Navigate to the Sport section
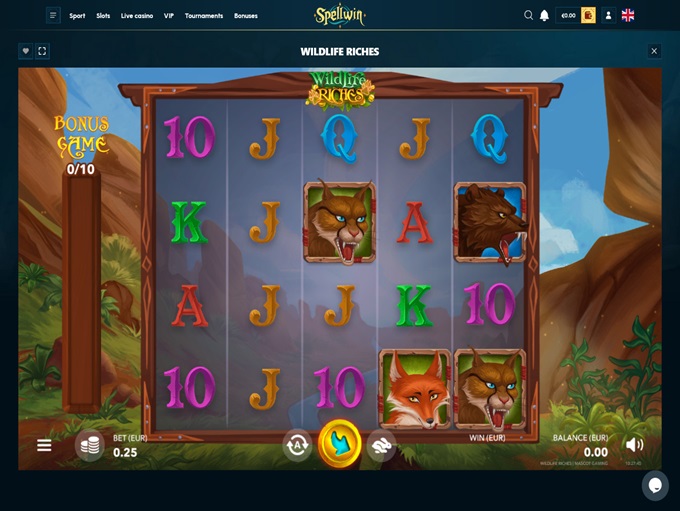The image size is (680, 511). pyautogui.click(x=77, y=16)
